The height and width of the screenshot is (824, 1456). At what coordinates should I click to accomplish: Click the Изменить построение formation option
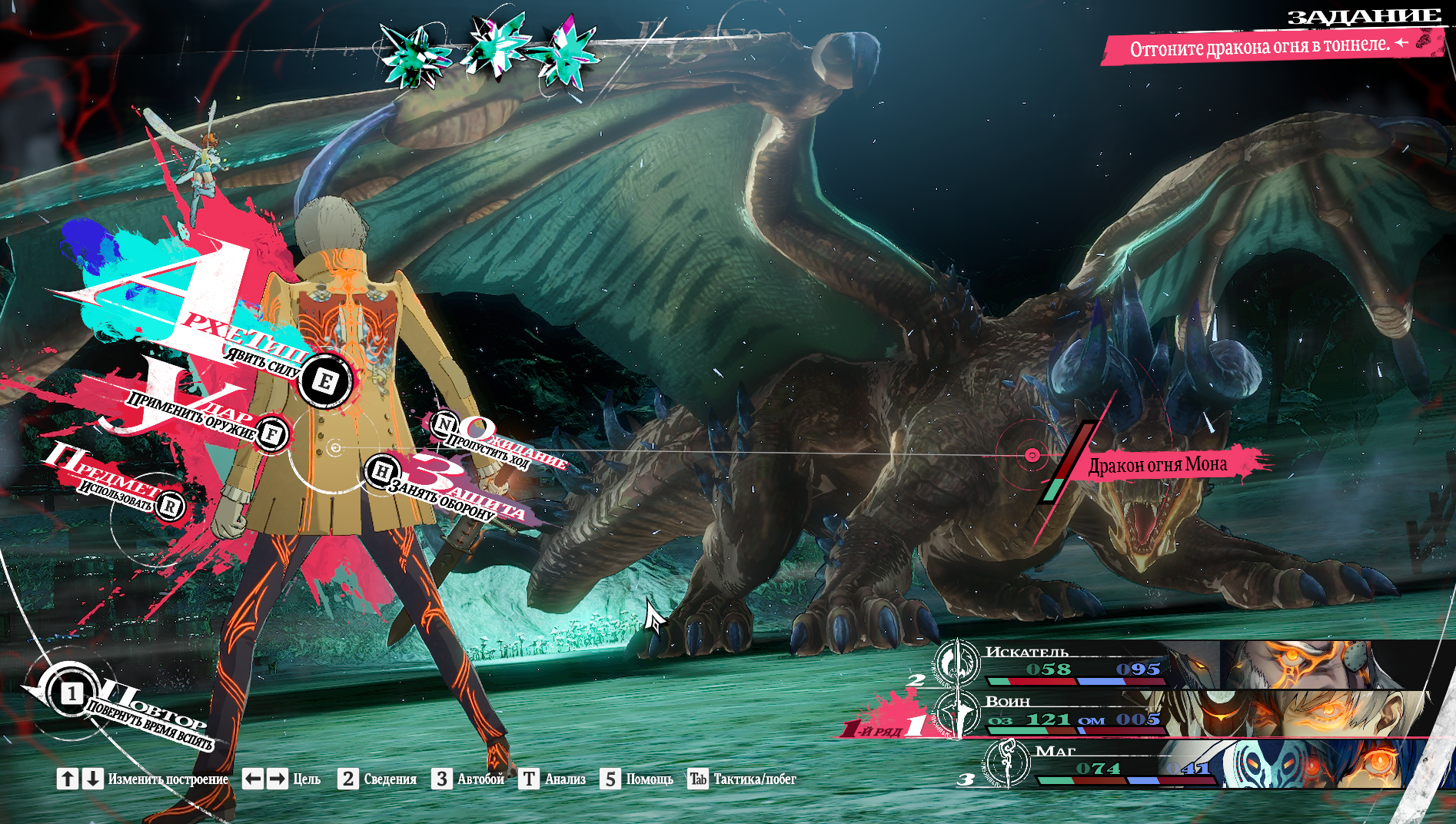[143, 779]
